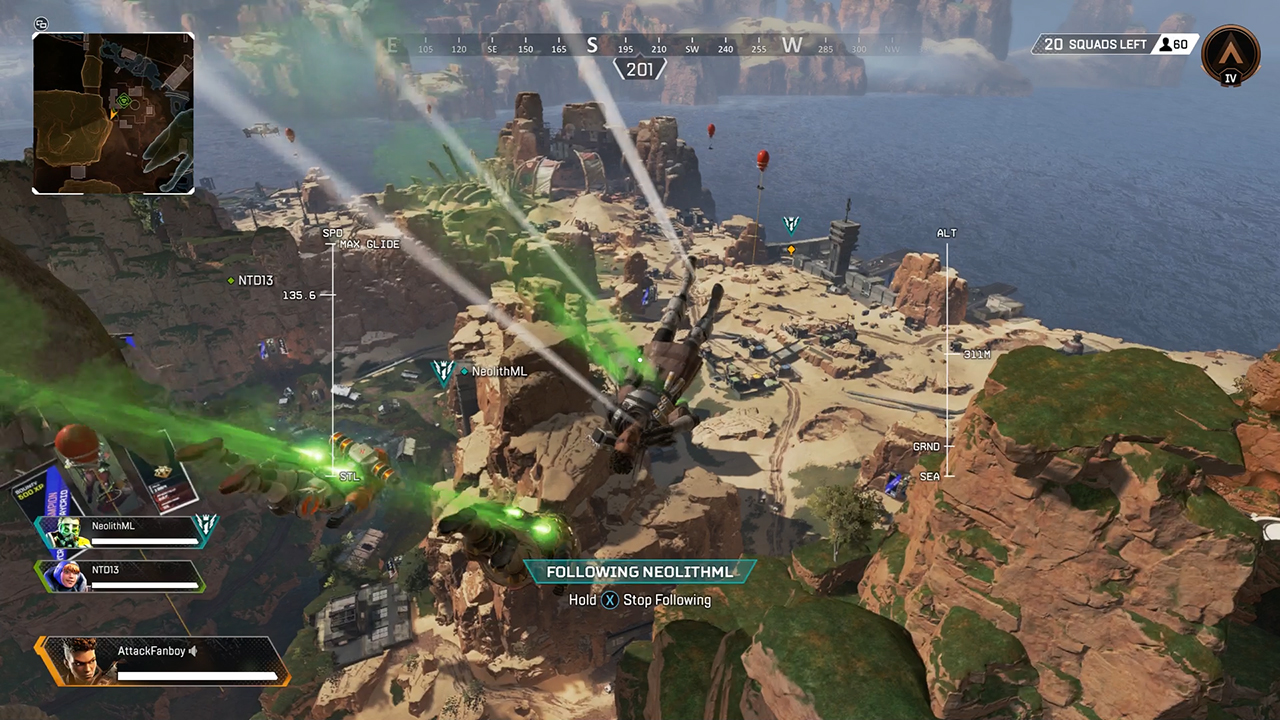Select NeolithML's squad portrait
This screenshot has width=1280, height=720.
point(64,533)
